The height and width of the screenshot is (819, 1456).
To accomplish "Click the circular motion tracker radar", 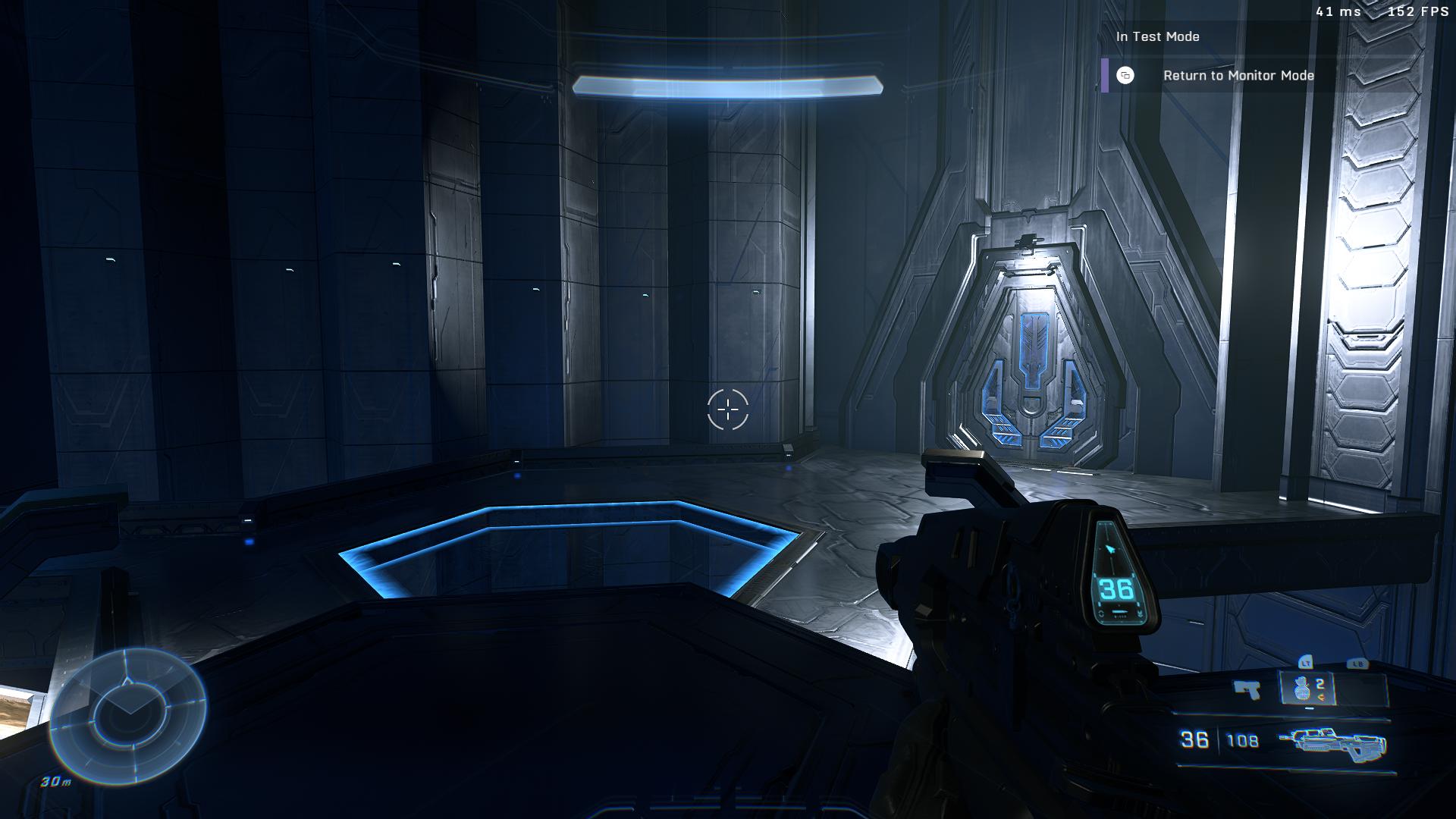I will tap(127, 714).
